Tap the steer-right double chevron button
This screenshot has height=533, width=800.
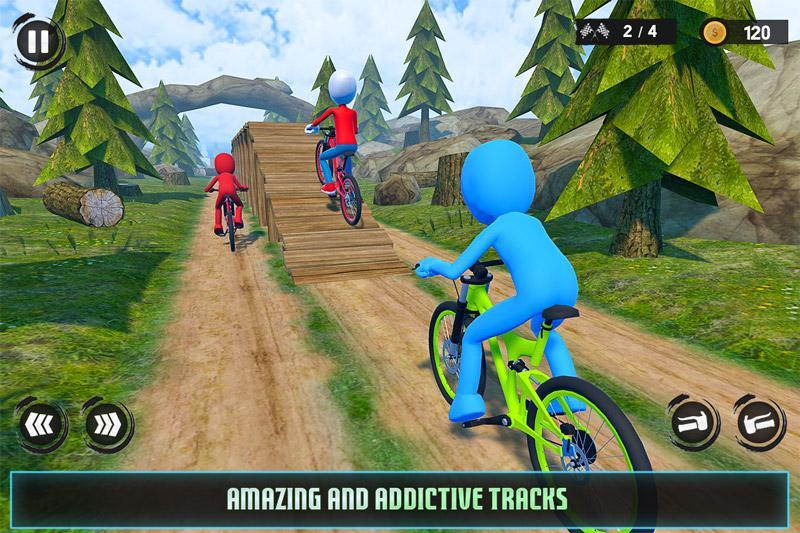coord(105,423)
